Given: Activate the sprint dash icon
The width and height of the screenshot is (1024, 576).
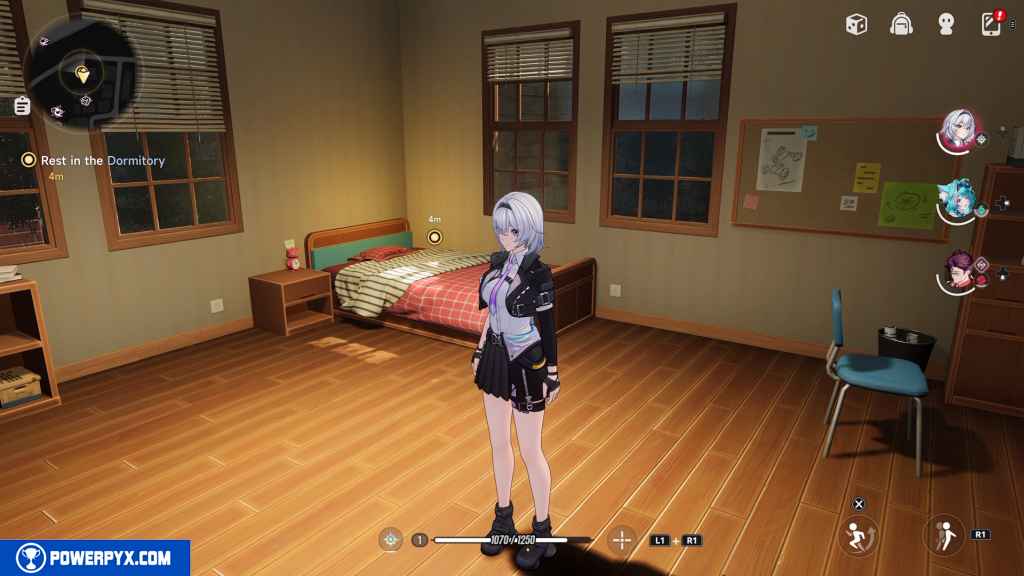Looking at the screenshot, I should coord(943,535).
